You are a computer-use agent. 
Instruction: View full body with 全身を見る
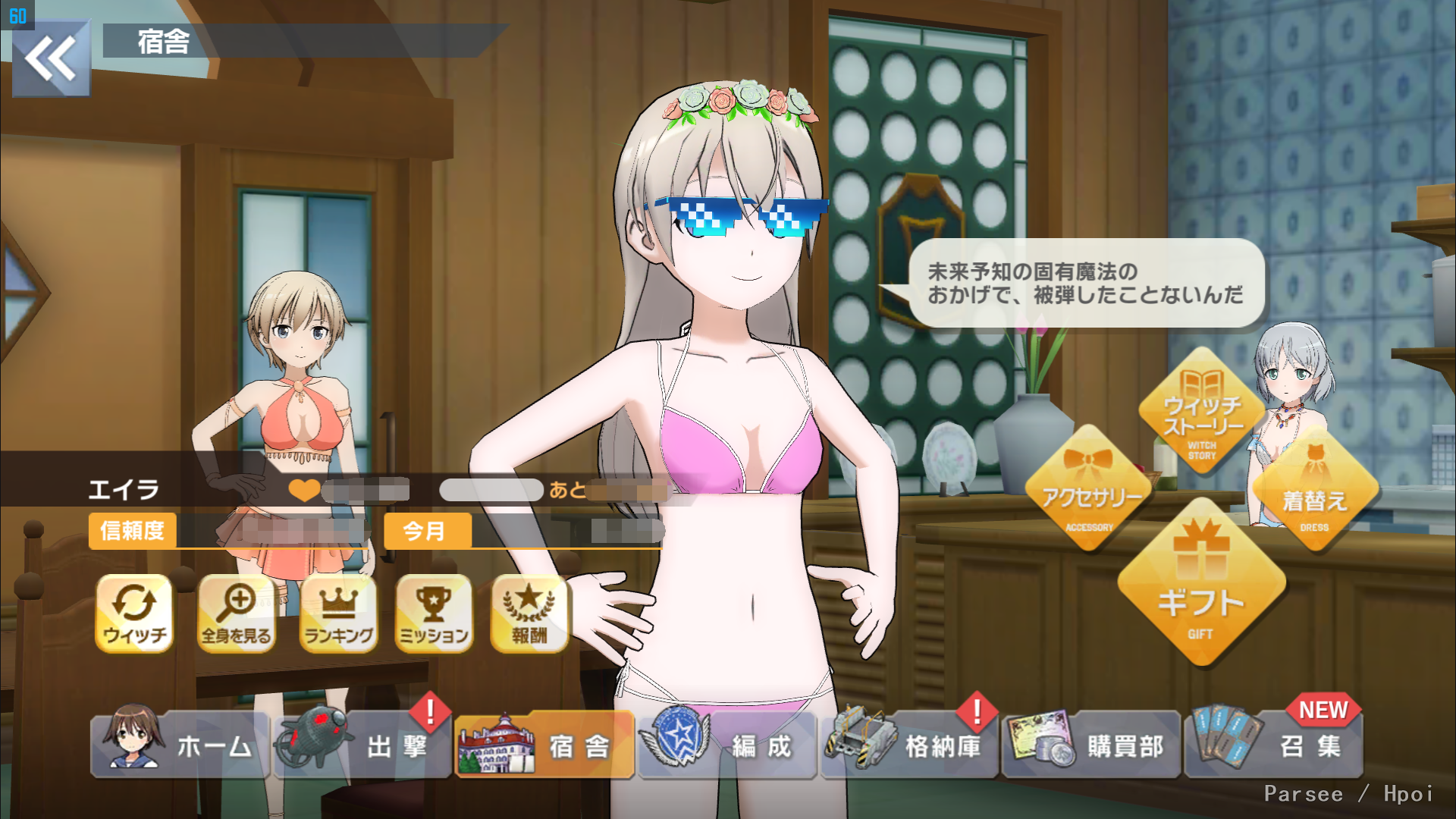(x=236, y=613)
